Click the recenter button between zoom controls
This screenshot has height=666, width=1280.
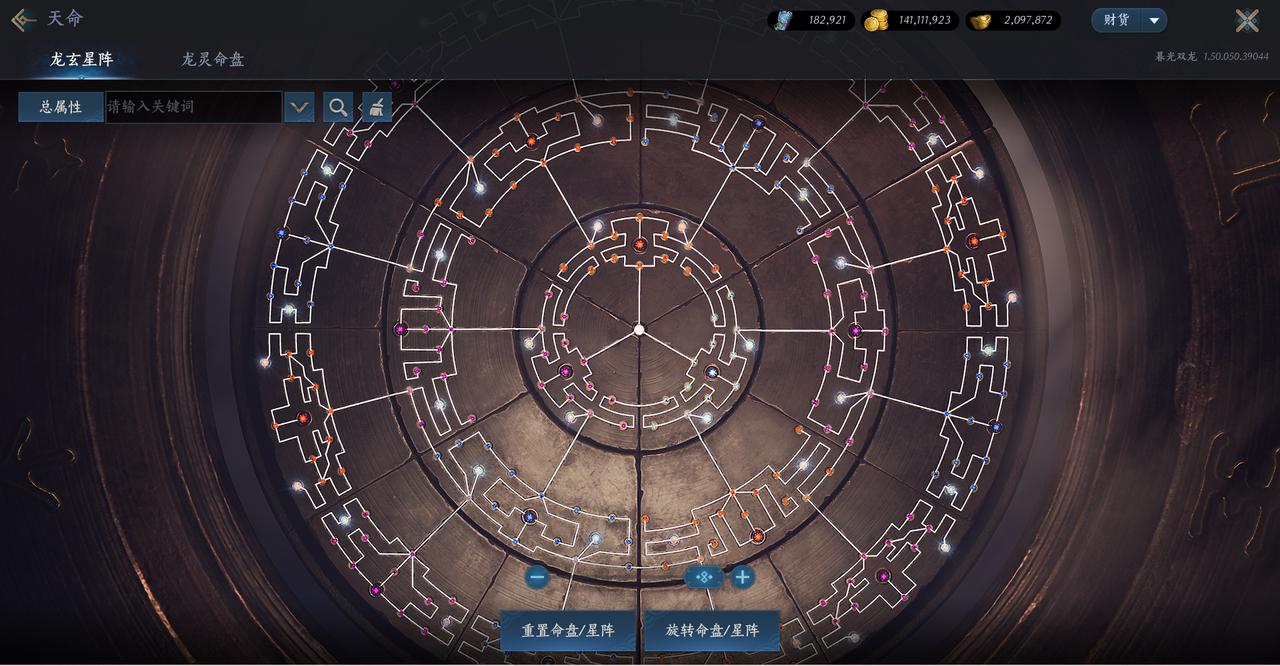[703, 577]
